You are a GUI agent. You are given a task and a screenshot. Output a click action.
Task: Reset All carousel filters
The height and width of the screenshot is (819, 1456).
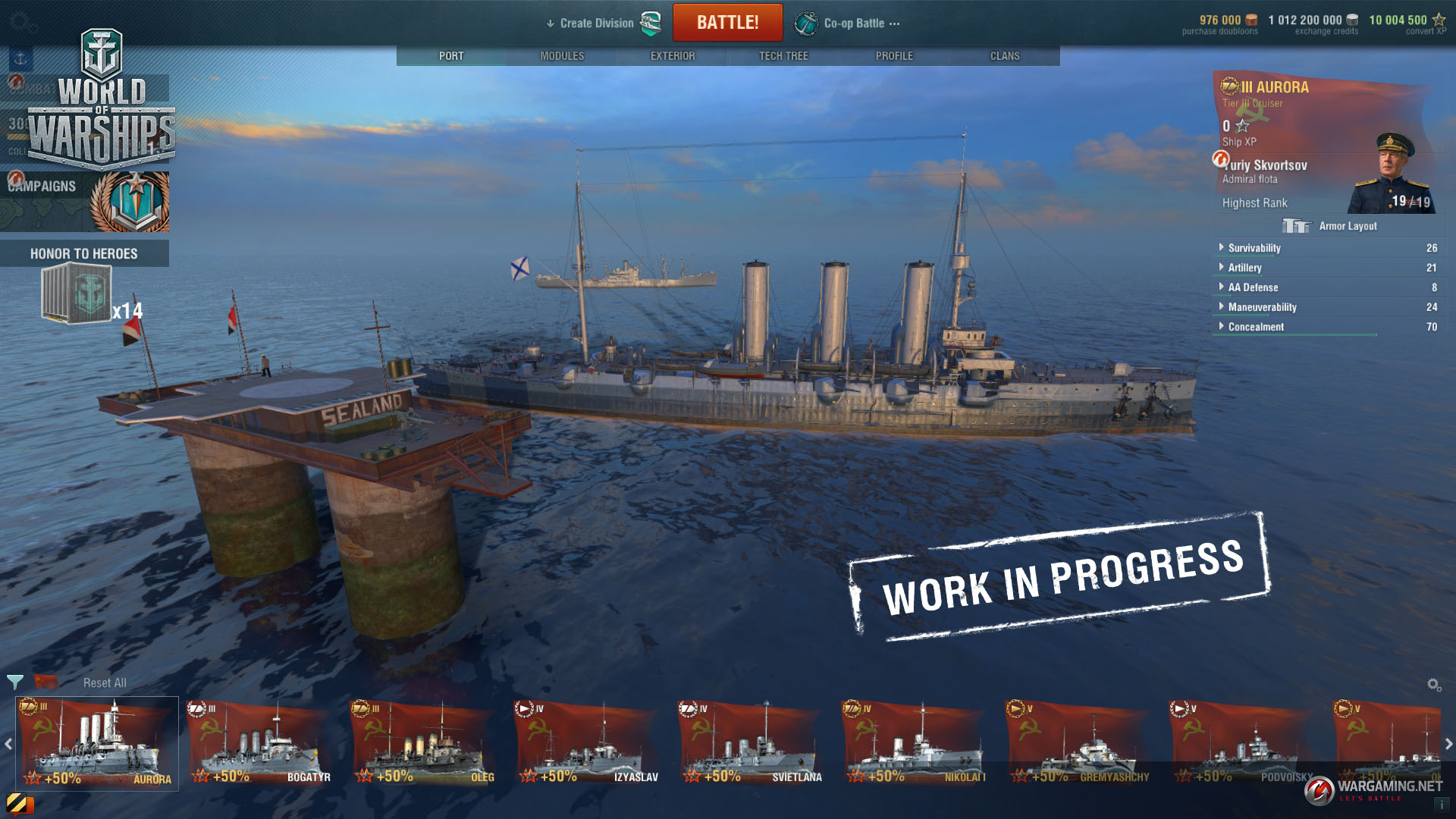pyautogui.click(x=105, y=683)
